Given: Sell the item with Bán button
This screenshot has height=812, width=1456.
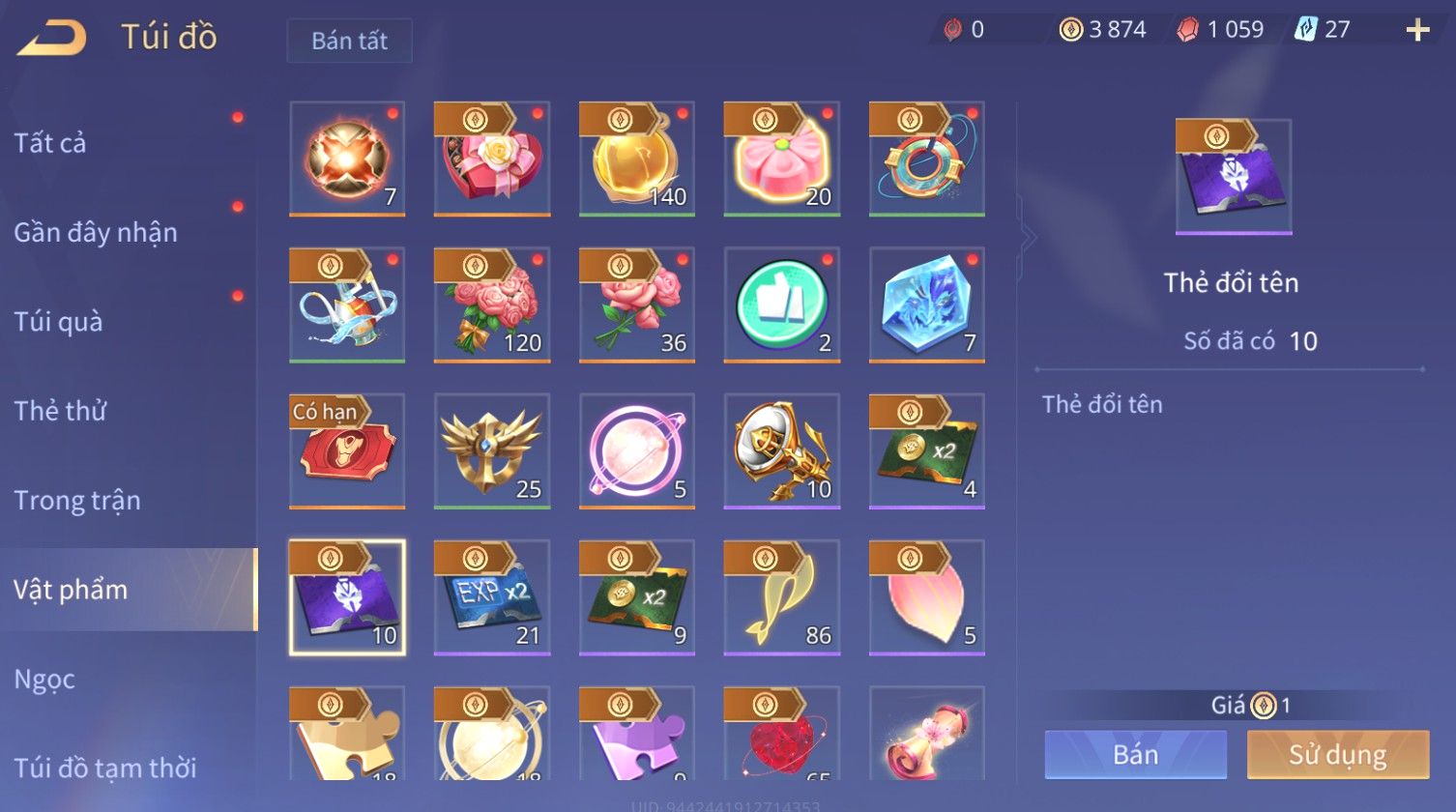Looking at the screenshot, I should (1135, 755).
